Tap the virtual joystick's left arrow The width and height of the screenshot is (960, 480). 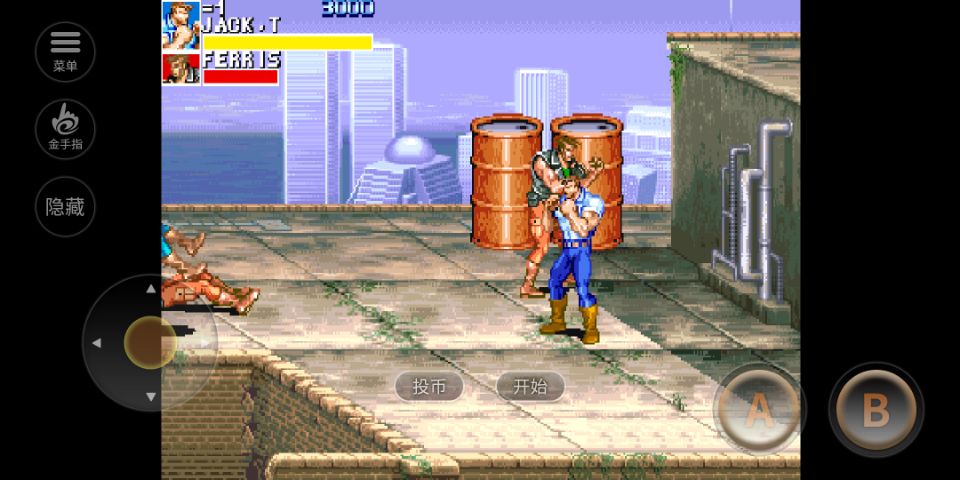97,343
